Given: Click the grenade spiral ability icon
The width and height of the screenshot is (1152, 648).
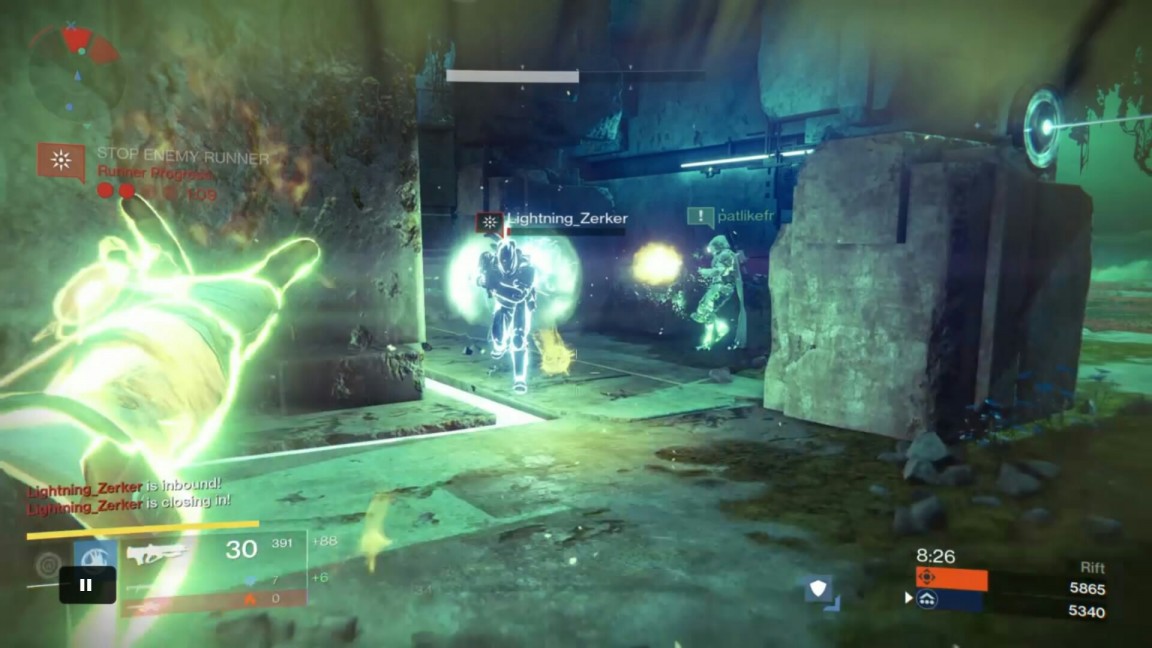Looking at the screenshot, I should point(48,566).
